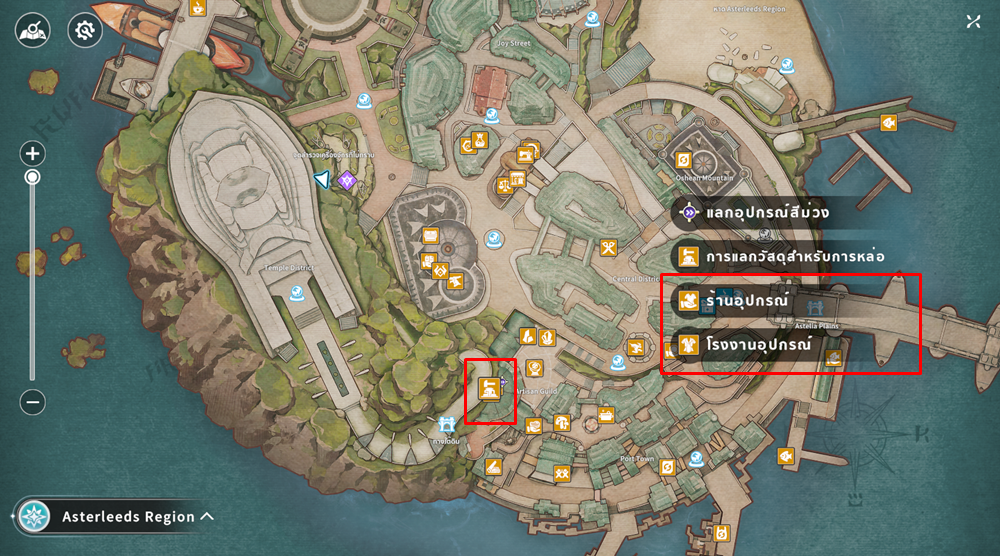
Task: Zoom in with the plus button
Action: [33, 154]
